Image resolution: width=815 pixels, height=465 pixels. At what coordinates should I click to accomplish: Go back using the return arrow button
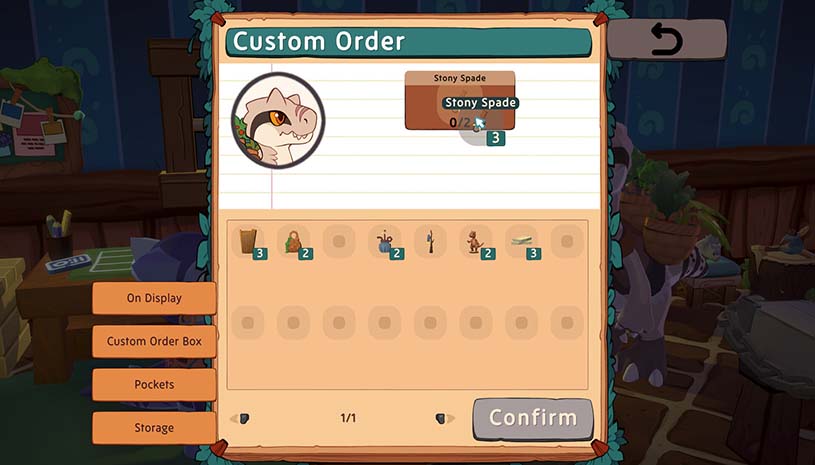[665, 40]
